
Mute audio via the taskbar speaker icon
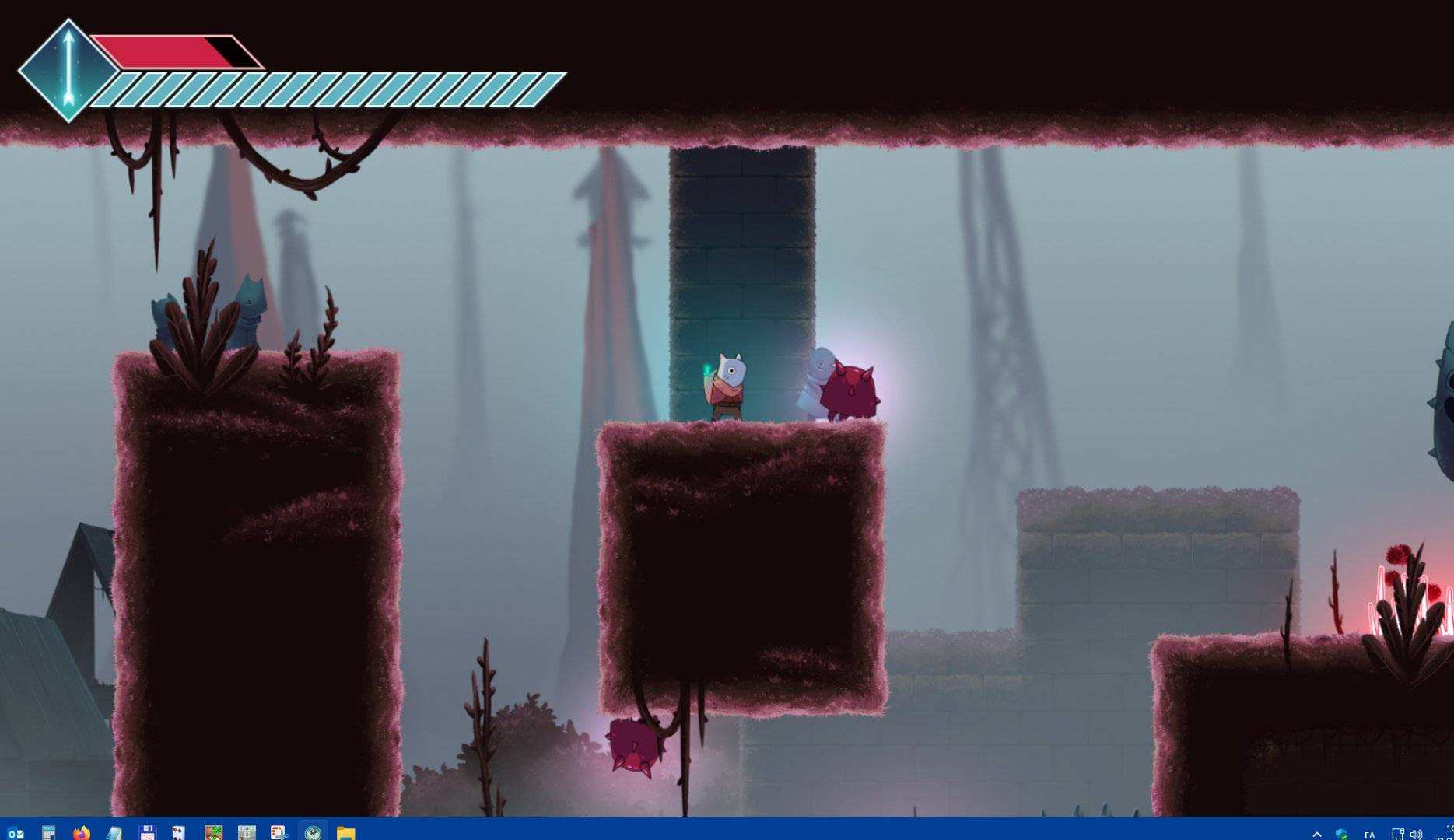(1416, 831)
